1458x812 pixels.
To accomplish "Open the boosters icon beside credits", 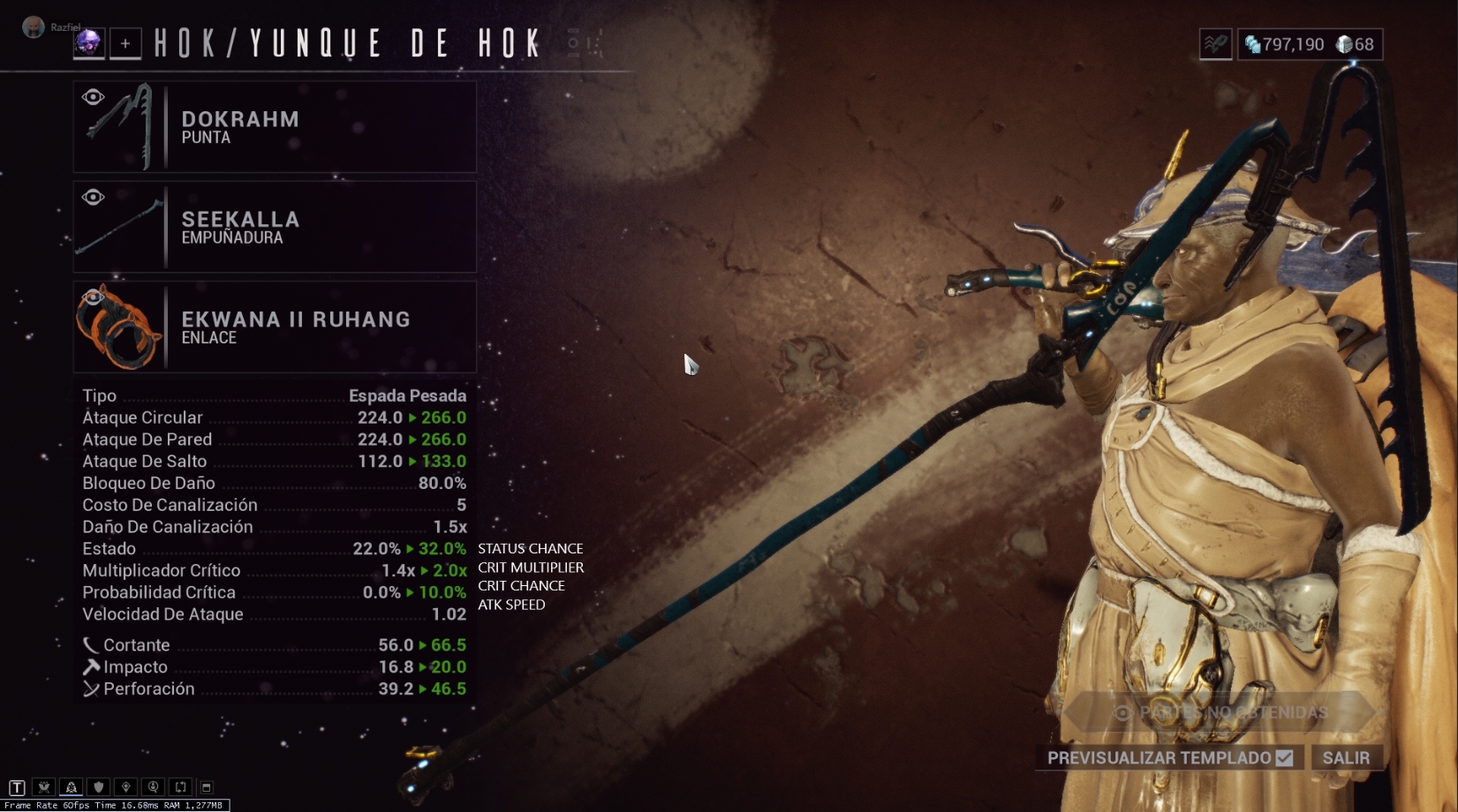I will coord(1215,44).
